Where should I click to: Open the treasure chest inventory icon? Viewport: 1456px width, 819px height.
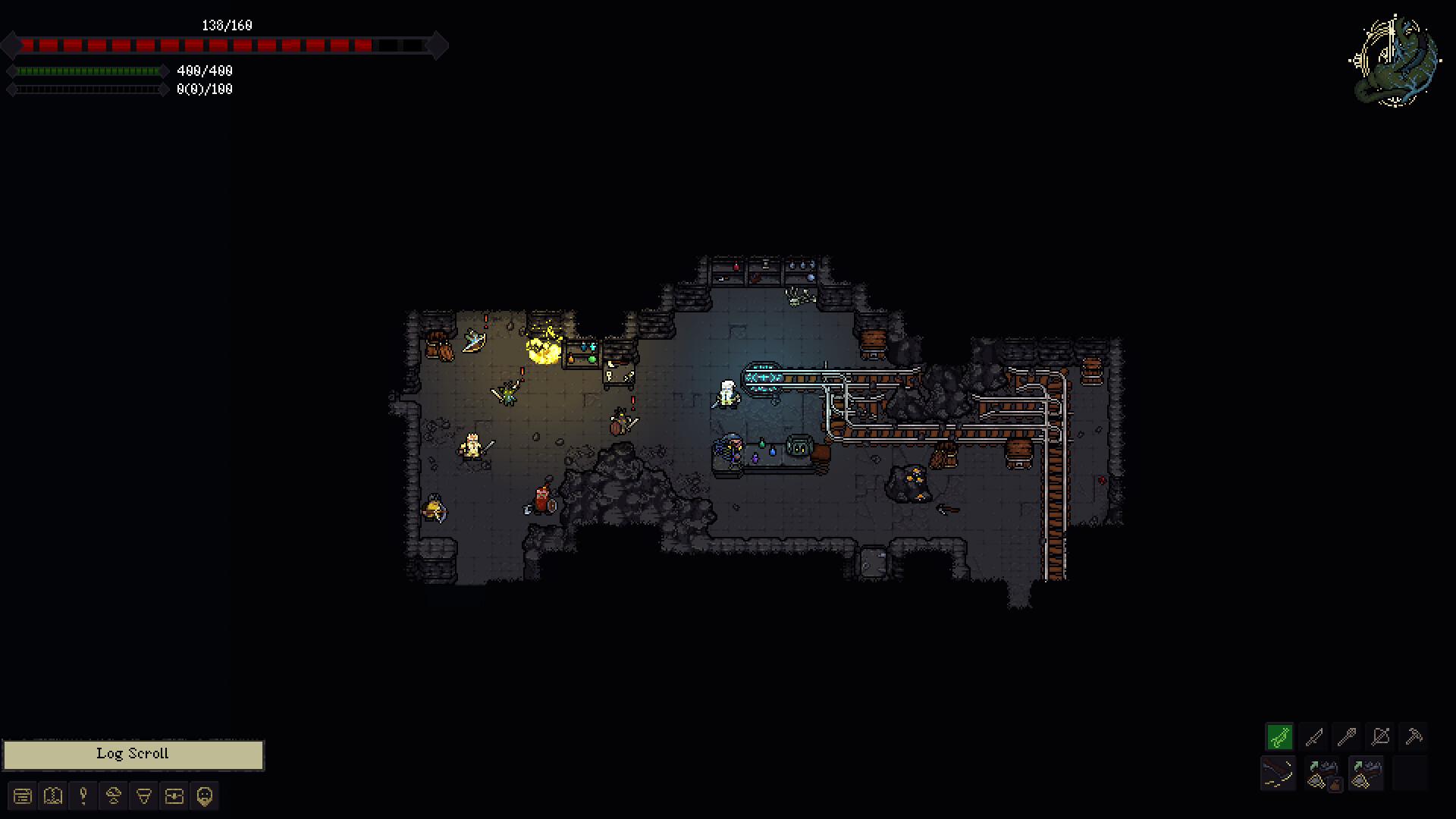pos(174,796)
